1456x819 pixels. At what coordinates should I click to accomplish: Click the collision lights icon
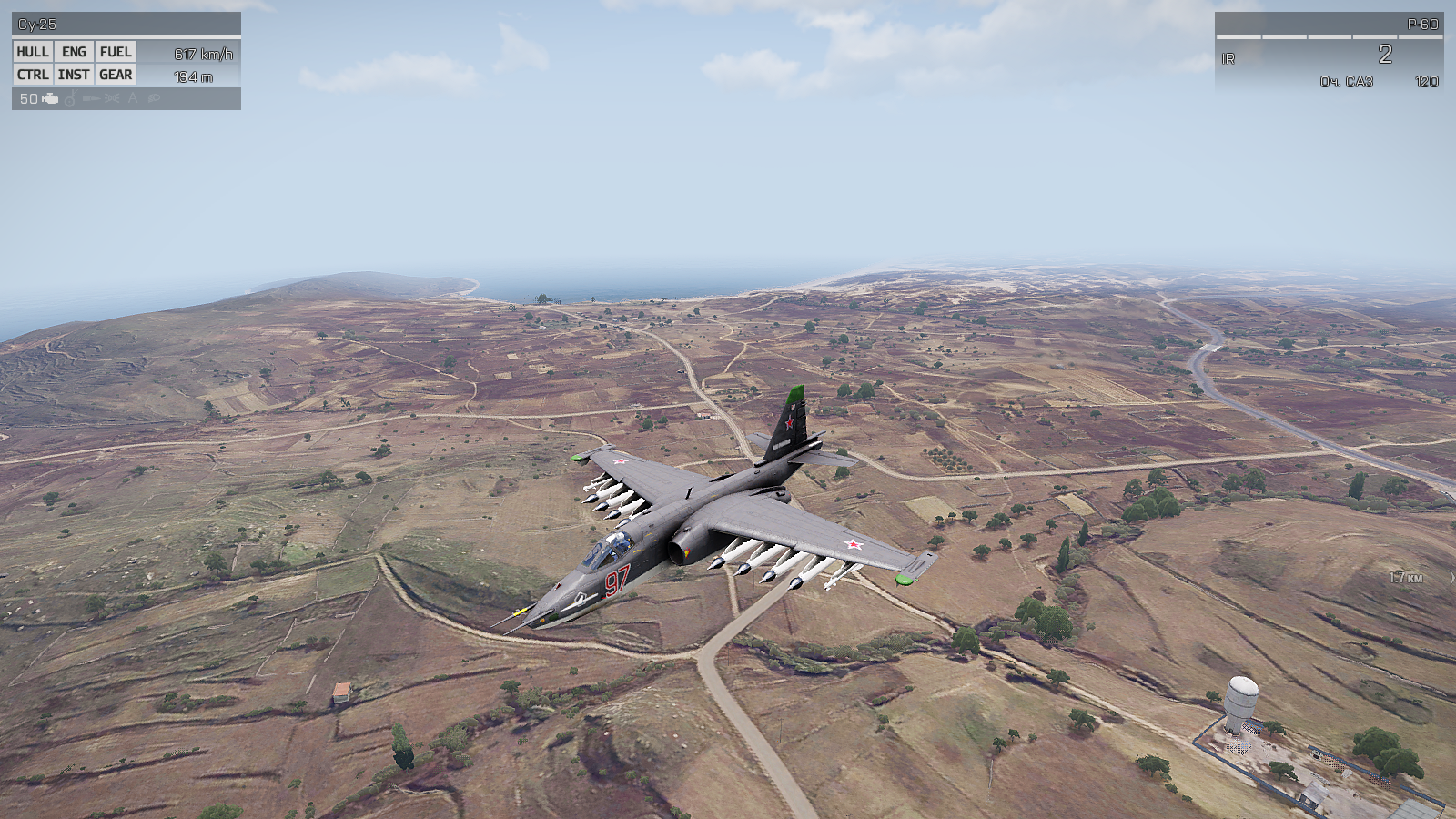[x=112, y=98]
